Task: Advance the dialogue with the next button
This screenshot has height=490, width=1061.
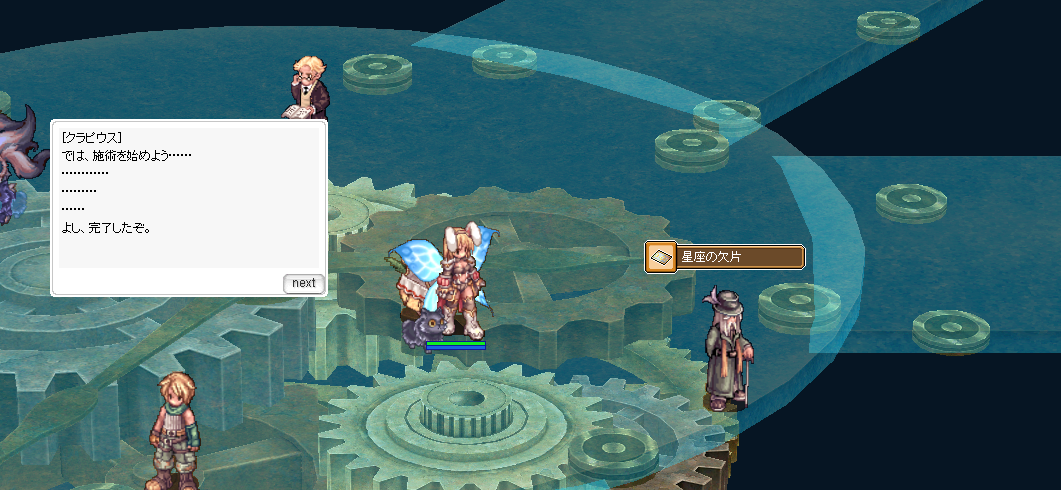Action: [x=303, y=283]
